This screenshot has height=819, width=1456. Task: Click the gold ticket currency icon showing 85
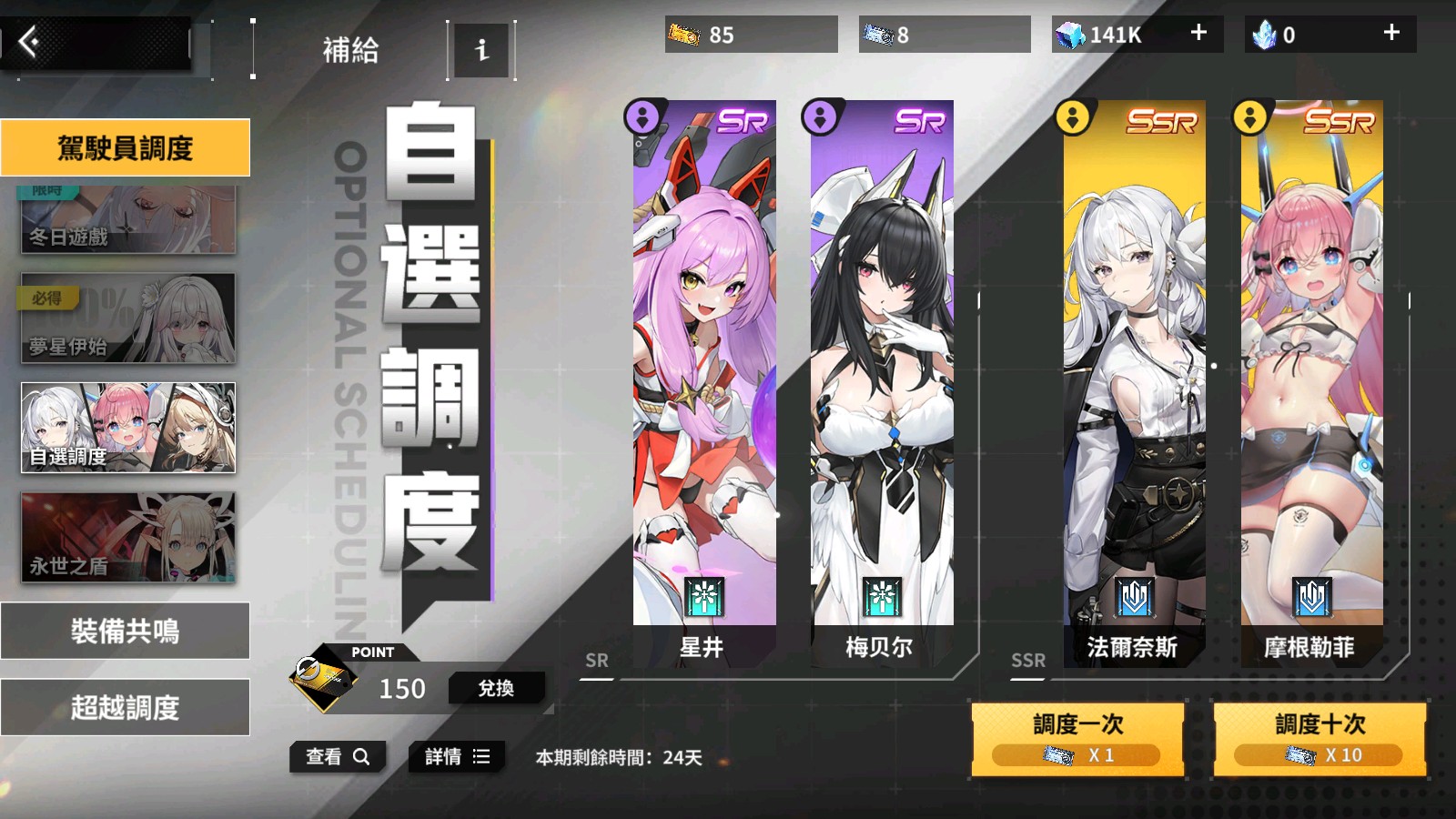point(683,35)
